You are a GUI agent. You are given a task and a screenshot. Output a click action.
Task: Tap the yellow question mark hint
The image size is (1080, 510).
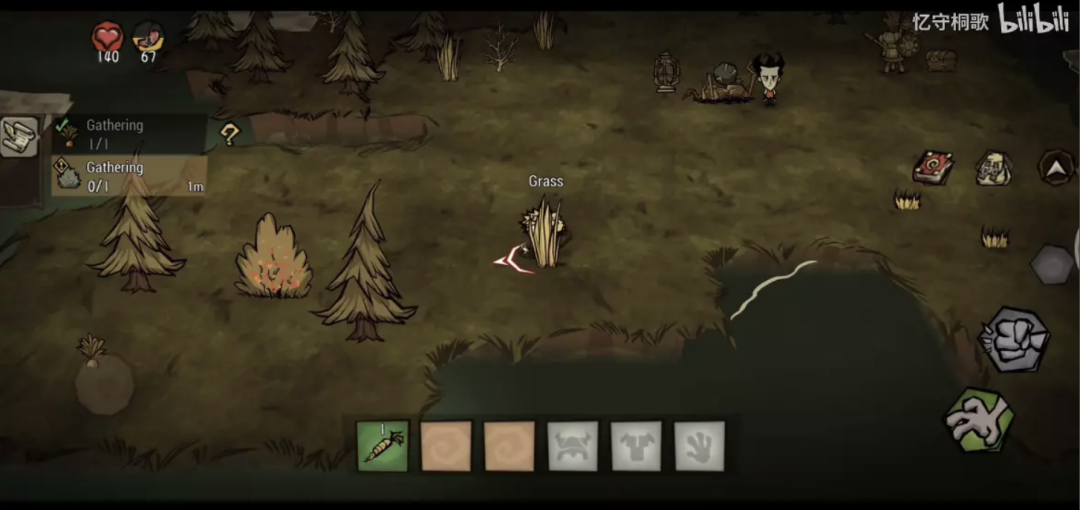click(230, 132)
